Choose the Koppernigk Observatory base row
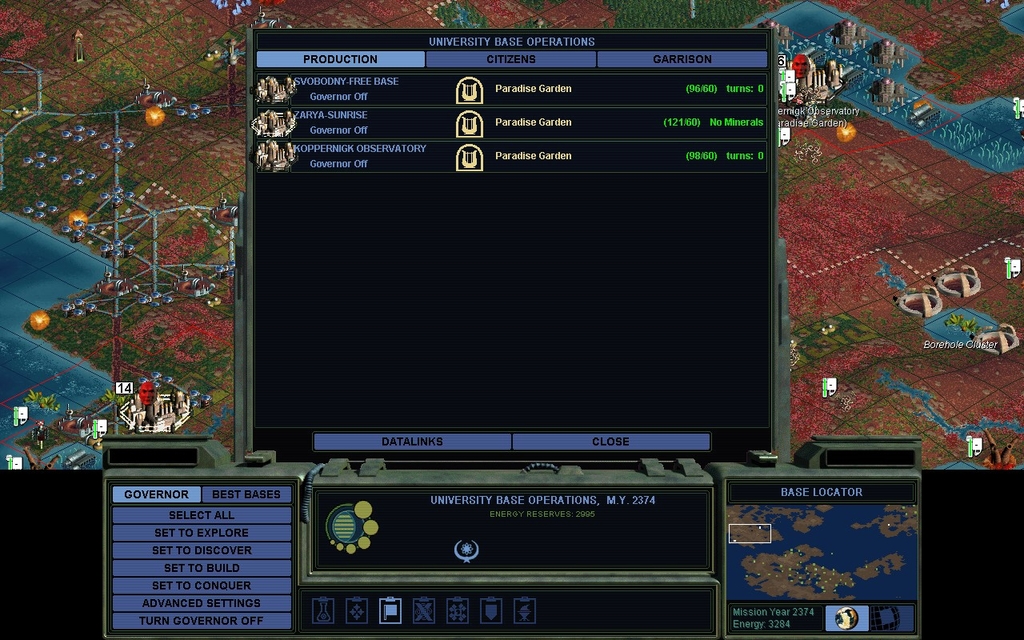 (x=511, y=156)
